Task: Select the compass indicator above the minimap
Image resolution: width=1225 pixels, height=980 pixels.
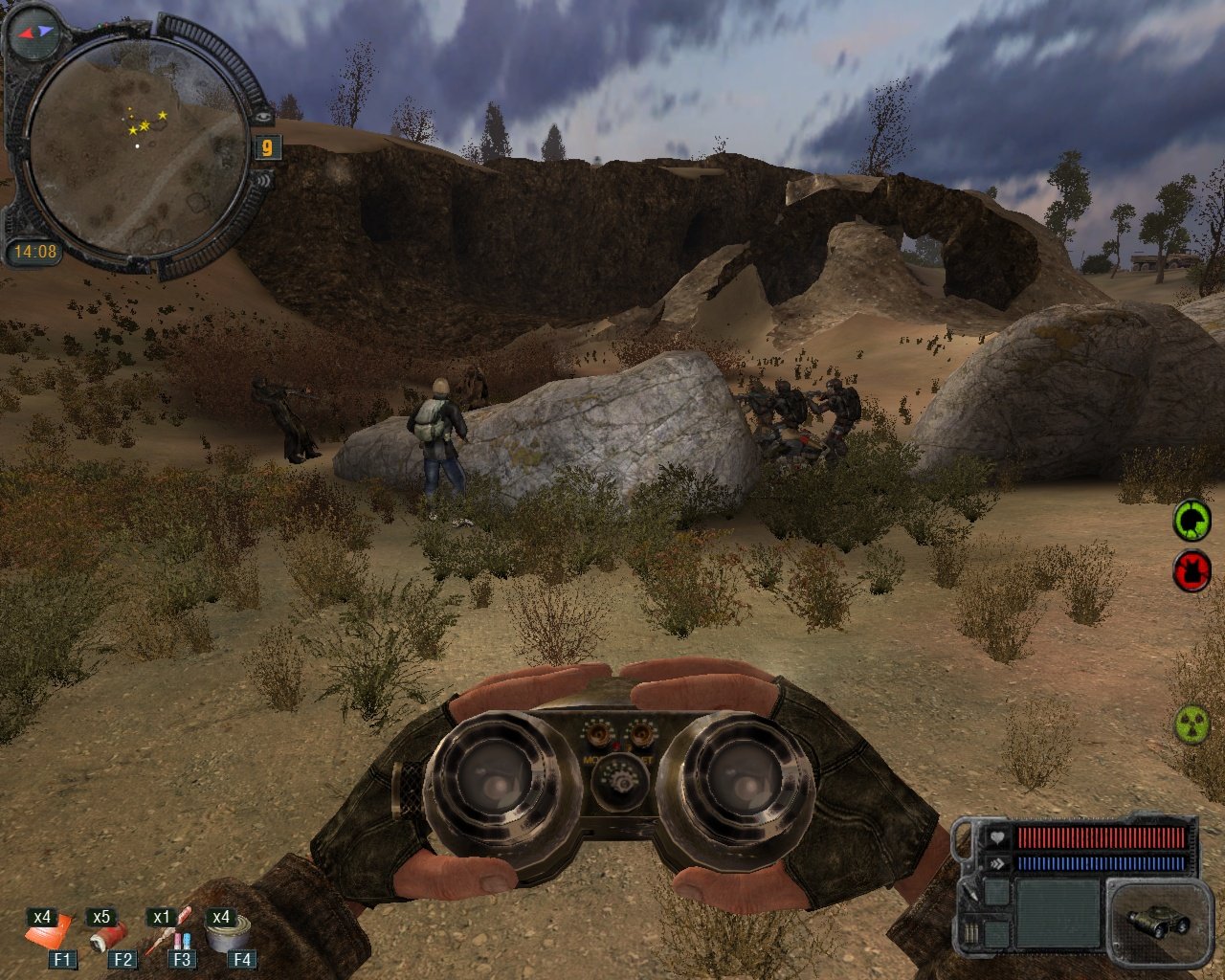Action: tap(33, 32)
